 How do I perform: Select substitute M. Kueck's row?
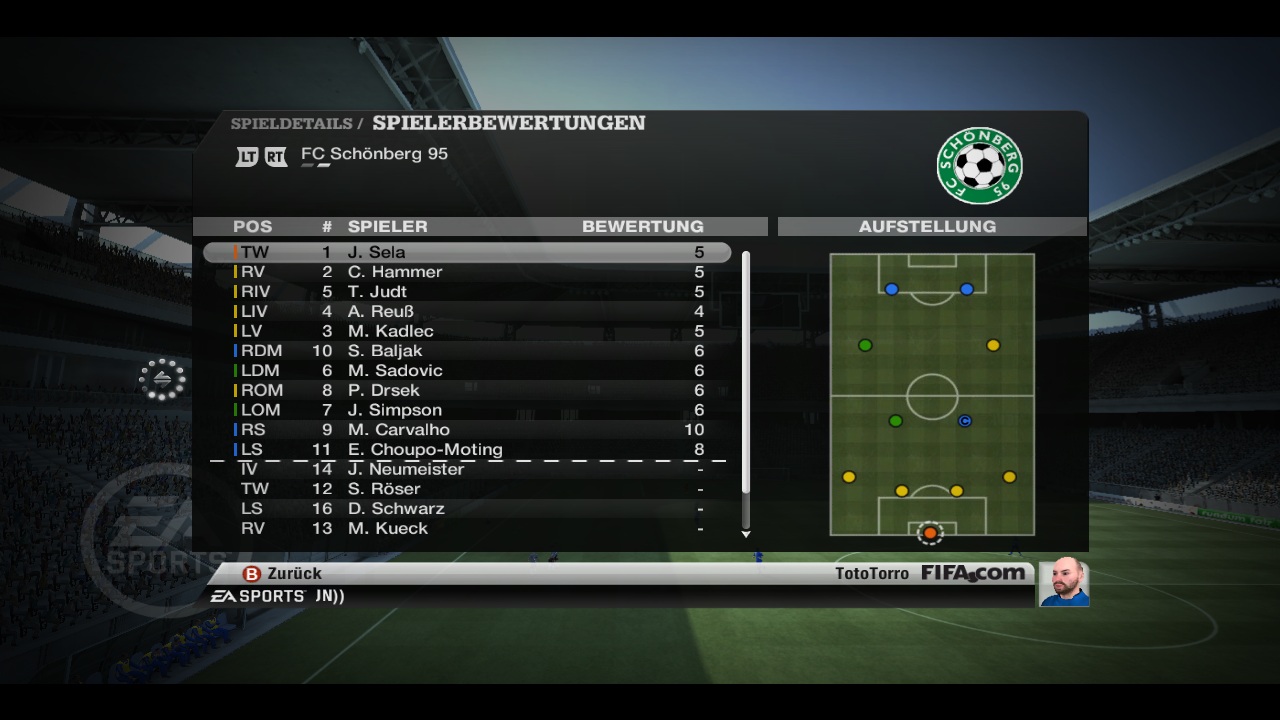[x=467, y=528]
